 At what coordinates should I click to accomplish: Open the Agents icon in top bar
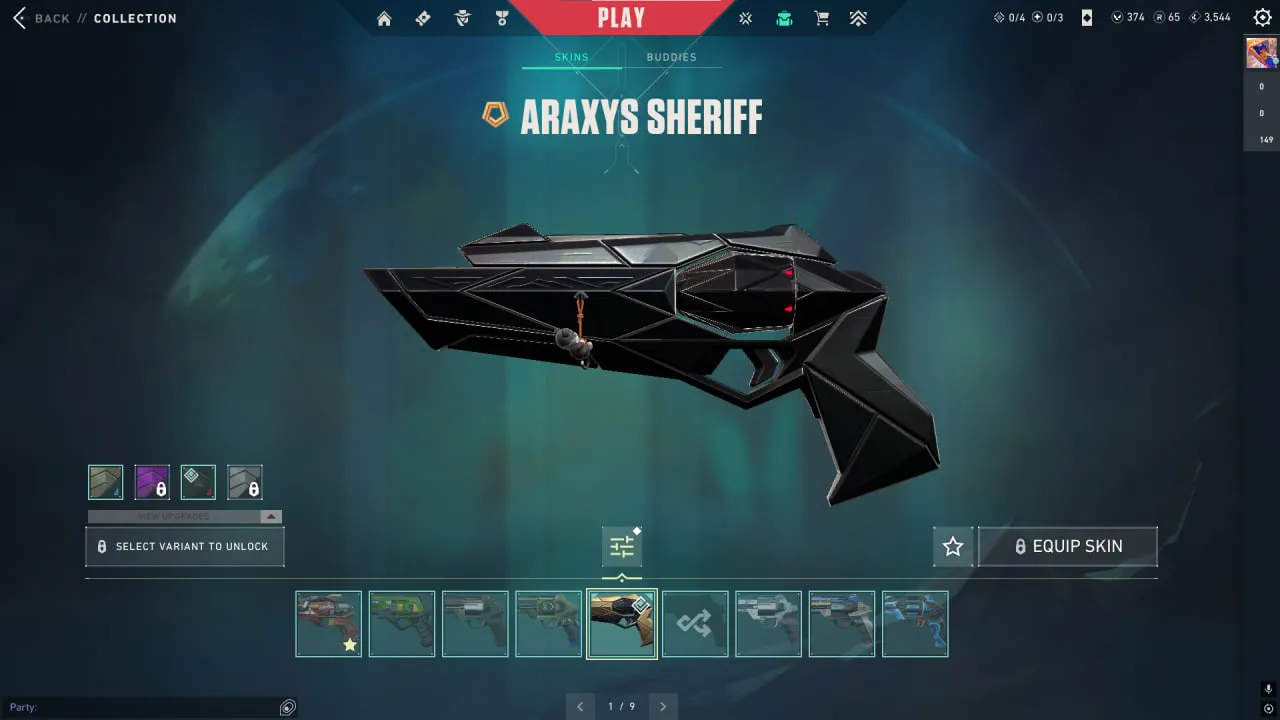click(x=462, y=17)
